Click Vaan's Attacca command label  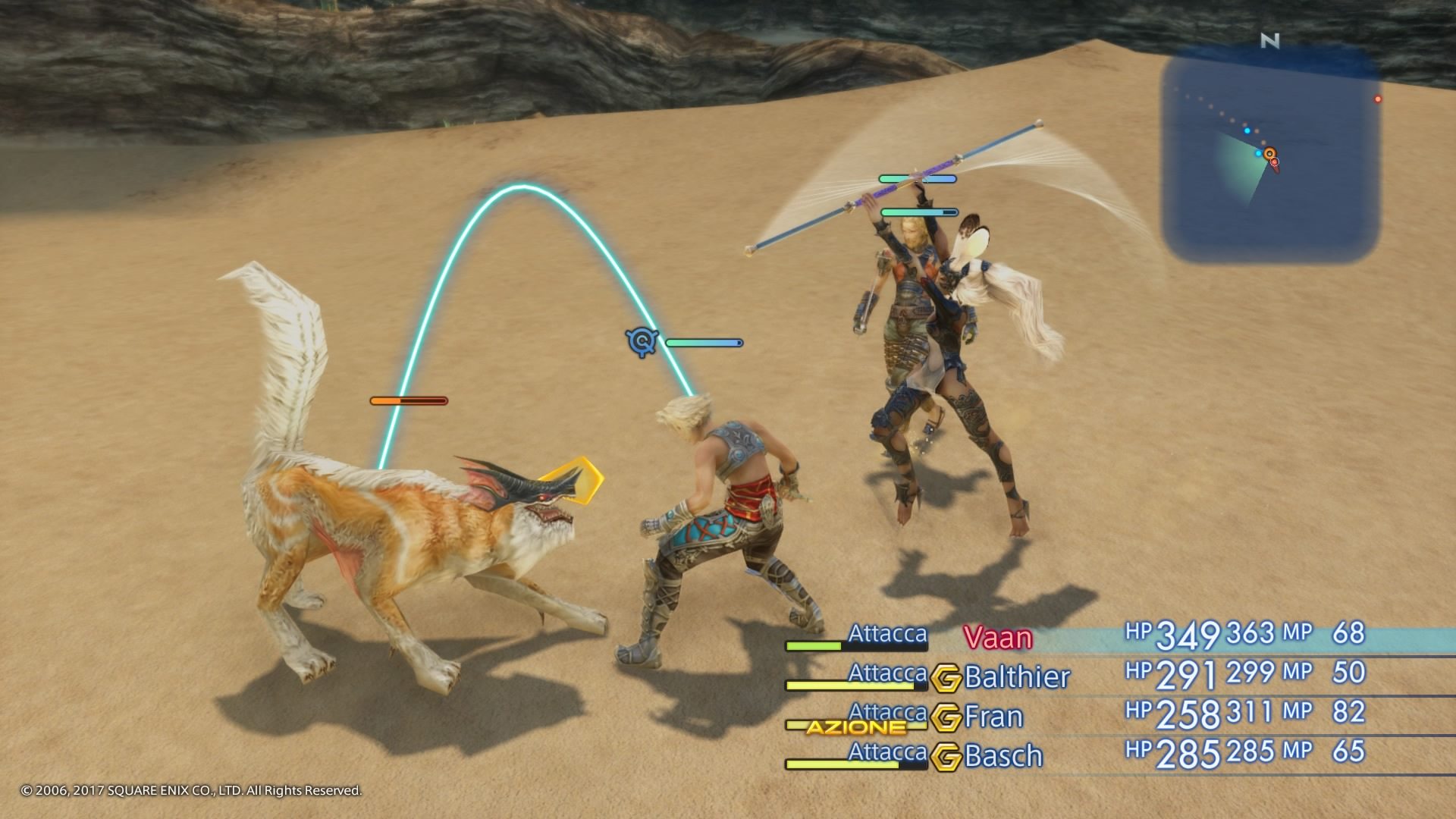[x=887, y=633]
